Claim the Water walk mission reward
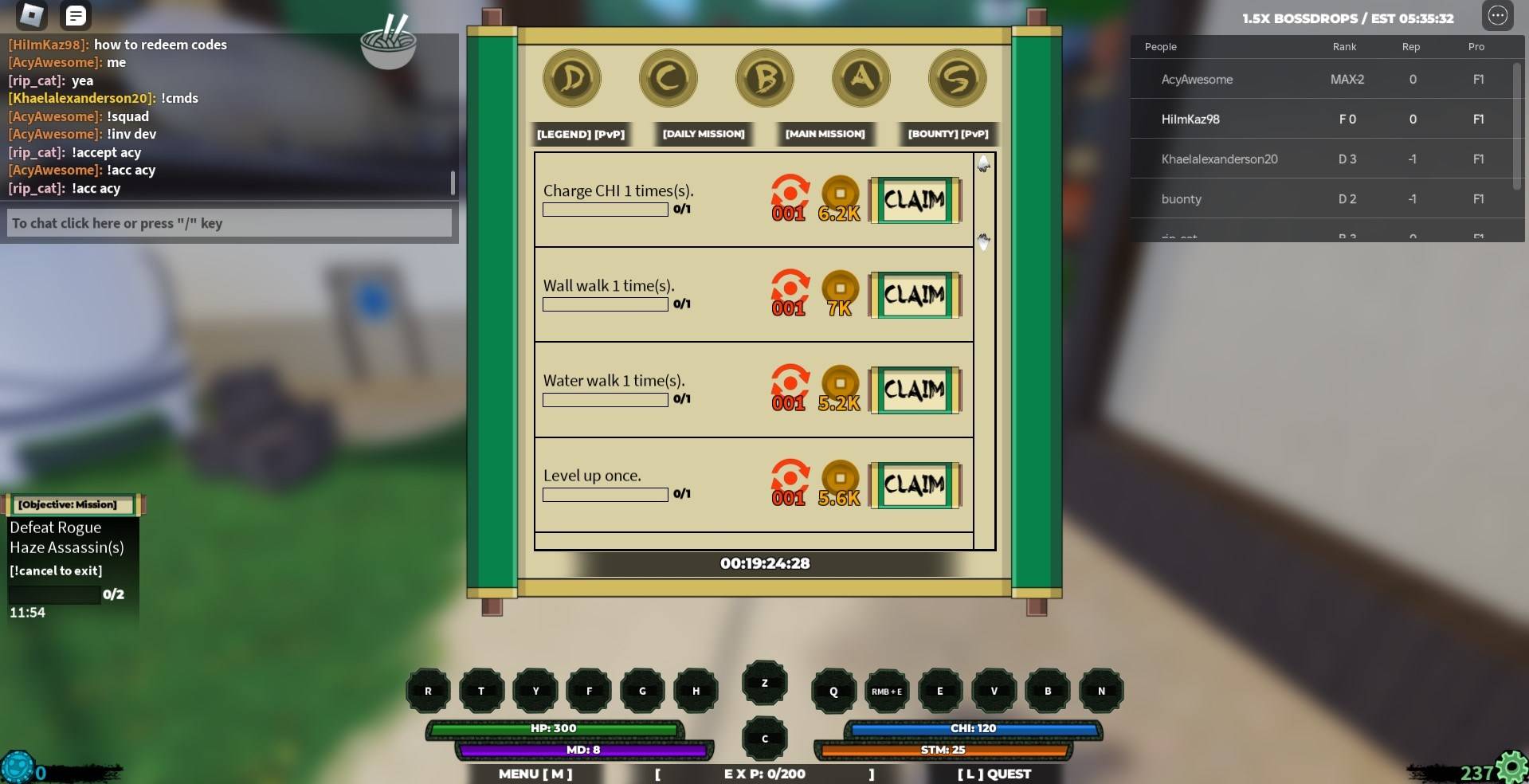1529x784 pixels. 915,388
